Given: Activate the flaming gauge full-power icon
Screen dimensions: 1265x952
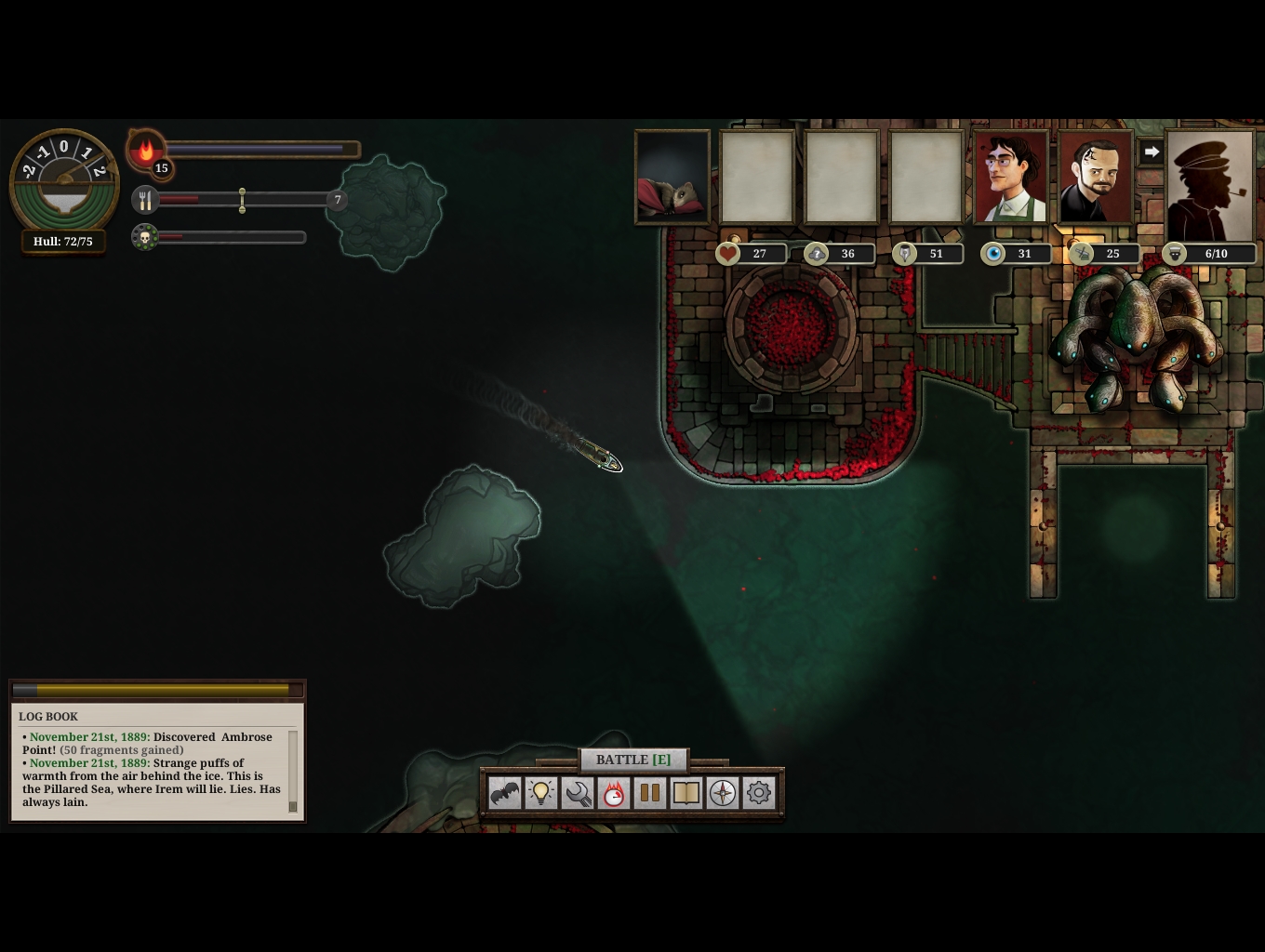Looking at the screenshot, I should [614, 793].
